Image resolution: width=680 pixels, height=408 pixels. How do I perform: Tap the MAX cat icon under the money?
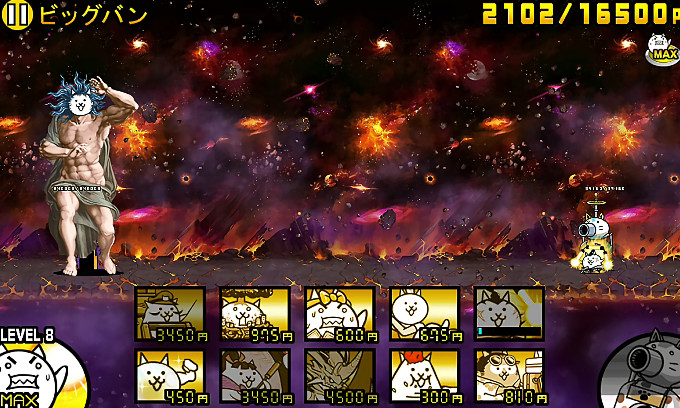pos(660,48)
